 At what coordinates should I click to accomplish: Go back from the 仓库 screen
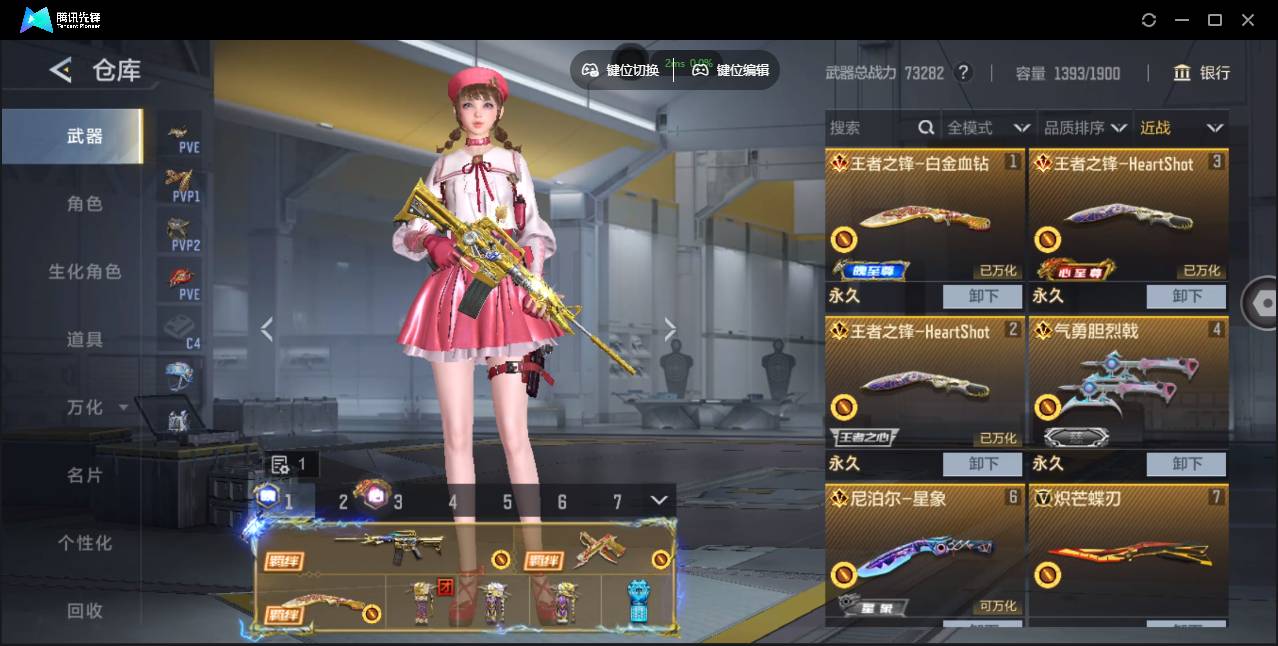click(x=61, y=70)
